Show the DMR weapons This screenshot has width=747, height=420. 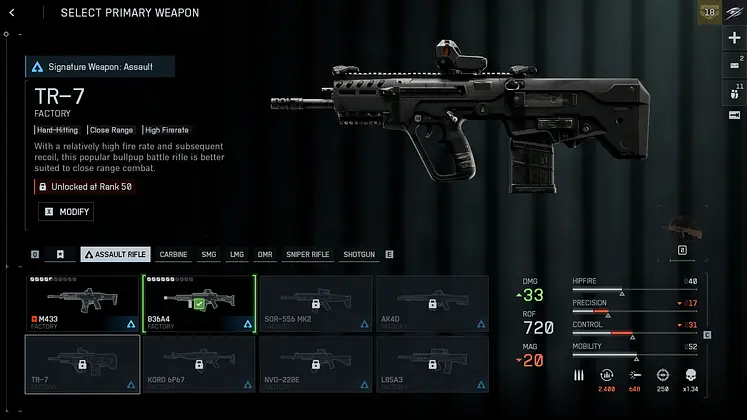point(265,255)
